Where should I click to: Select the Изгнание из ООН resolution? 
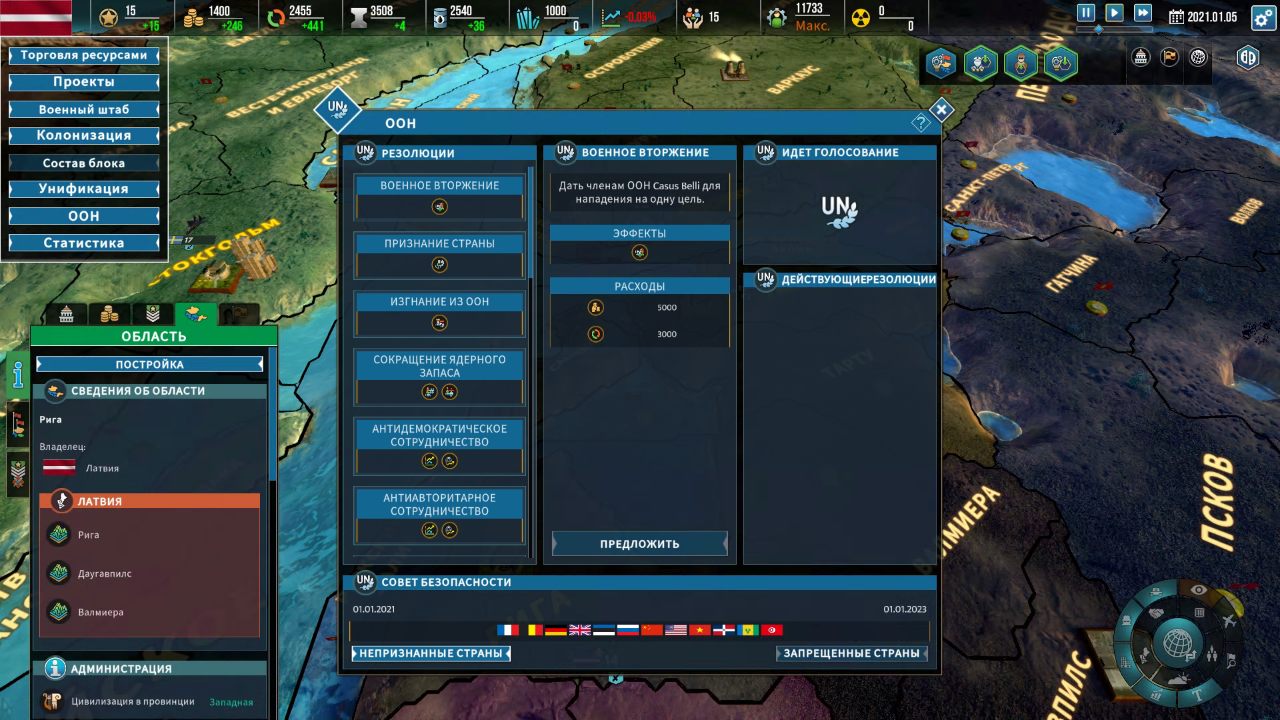pyautogui.click(x=439, y=302)
